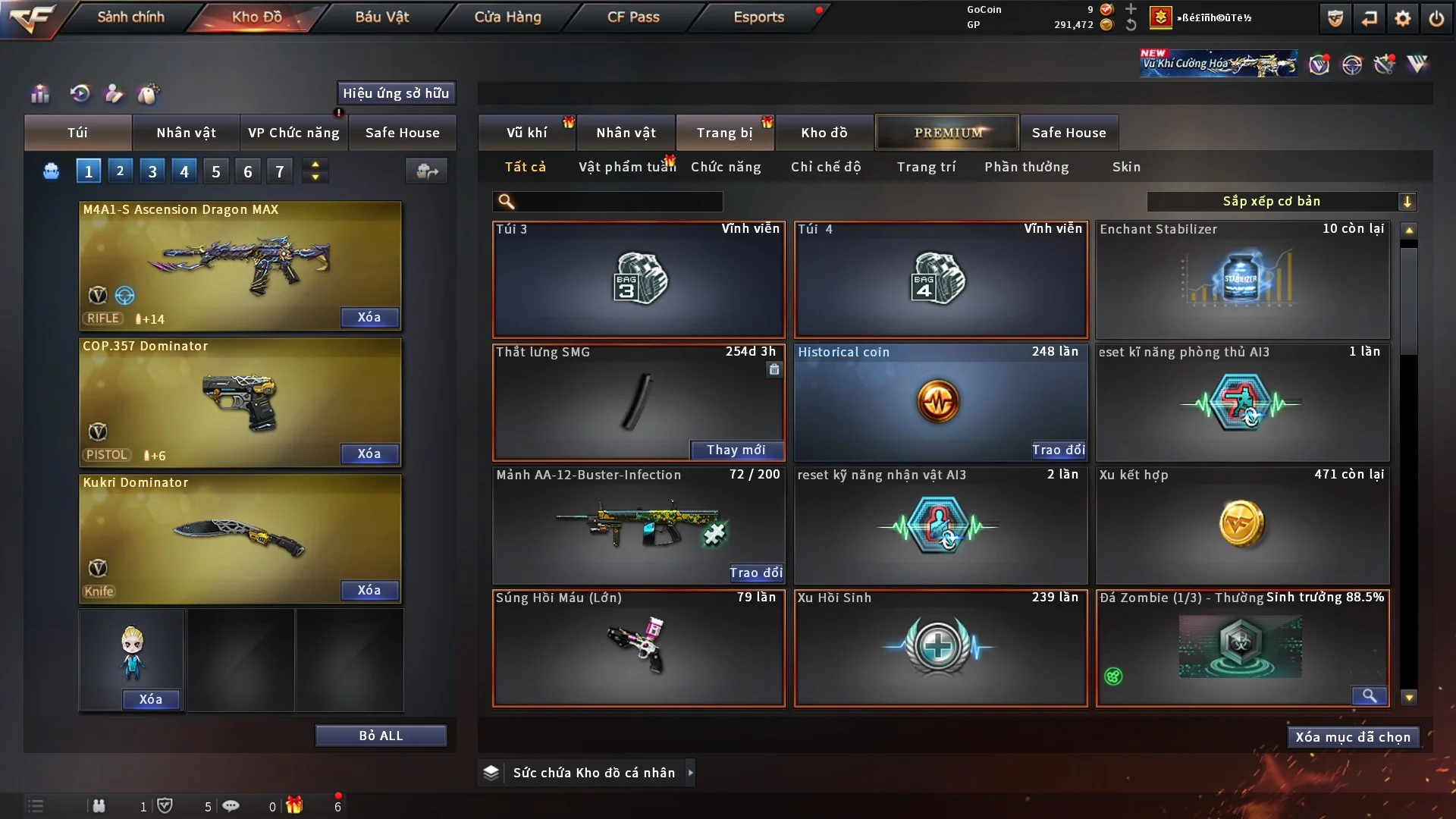Choose bag number 3
This screenshot has height=819, width=1456.
152,171
